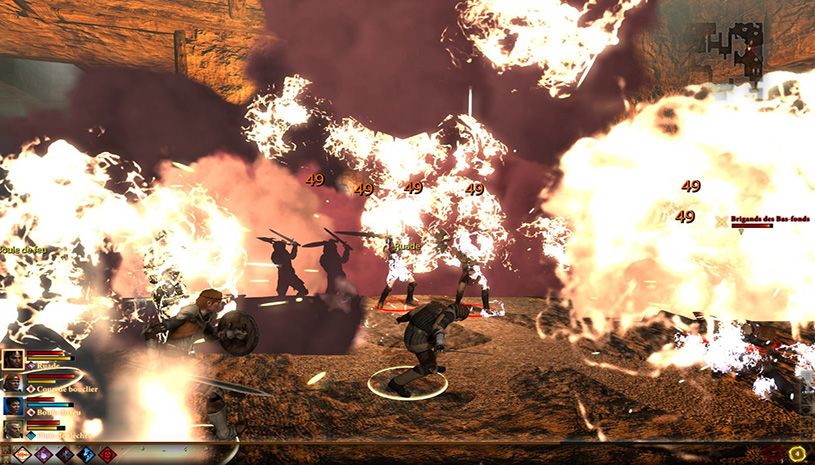Select the green-background fourth party member portrait
815x465 pixels.
coord(13,429)
